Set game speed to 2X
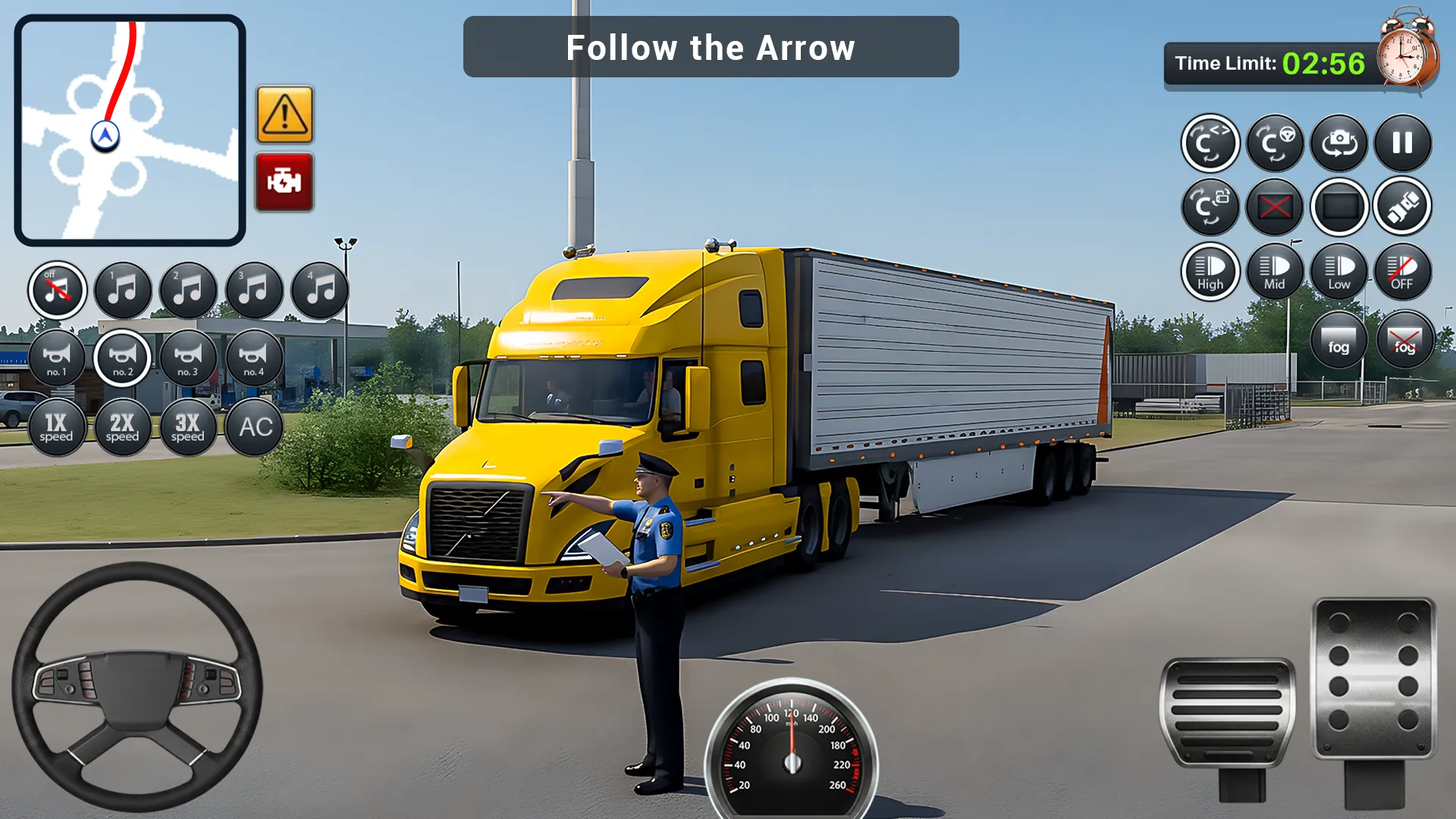 point(123,426)
